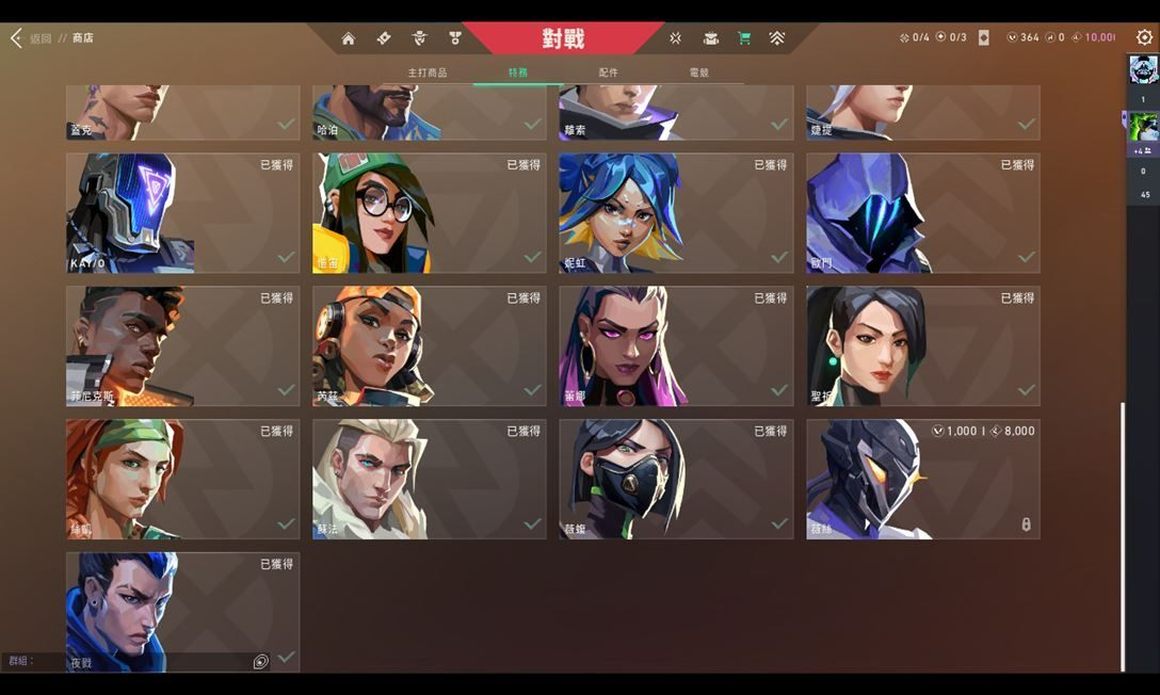This screenshot has width=1160, height=695.
Task: Go back using the 返回 arrow
Action: click(17, 38)
